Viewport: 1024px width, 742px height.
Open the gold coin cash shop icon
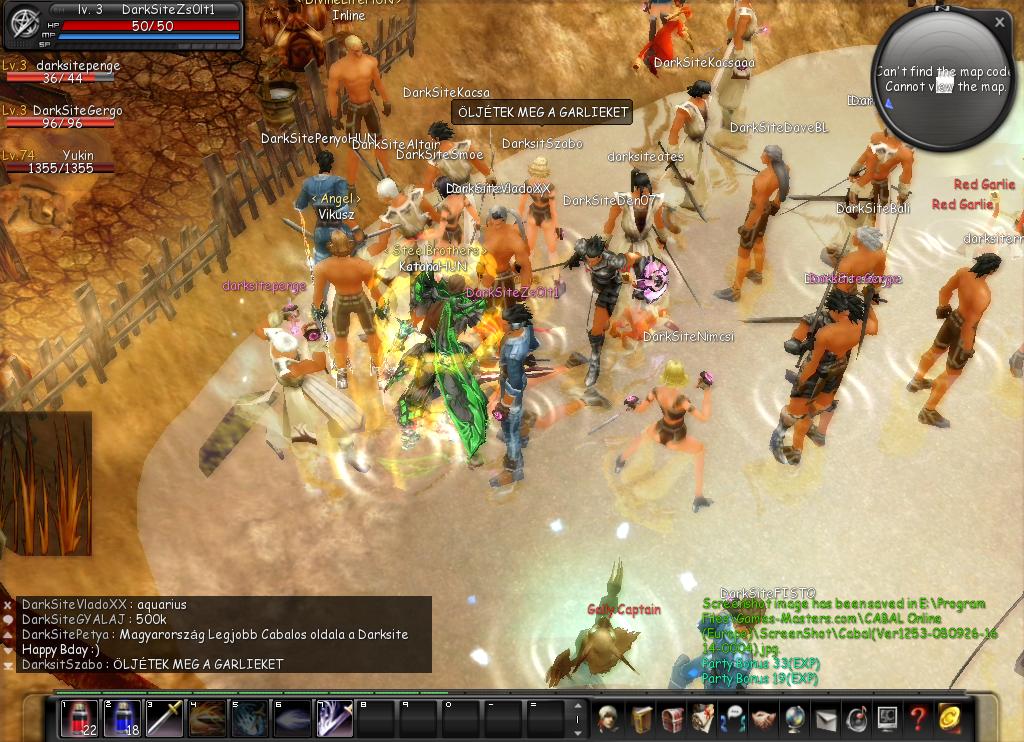[949, 718]
